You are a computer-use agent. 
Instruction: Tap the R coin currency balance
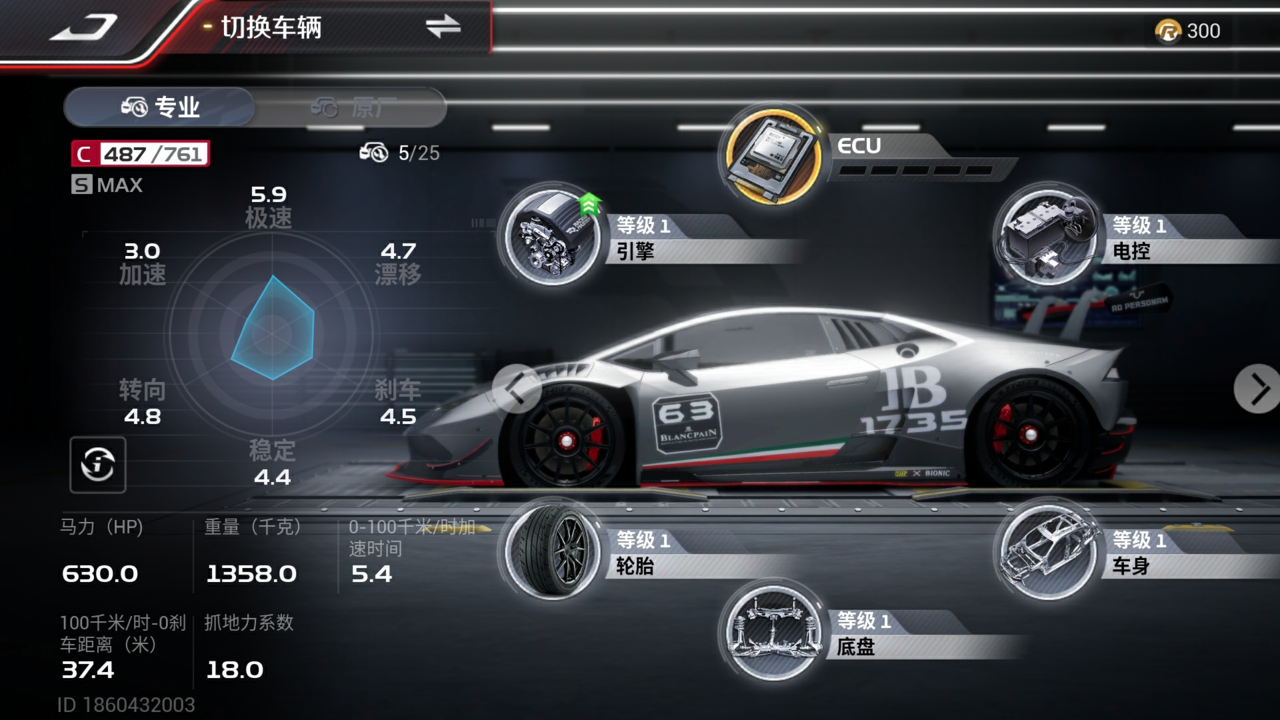point(1188,31)
